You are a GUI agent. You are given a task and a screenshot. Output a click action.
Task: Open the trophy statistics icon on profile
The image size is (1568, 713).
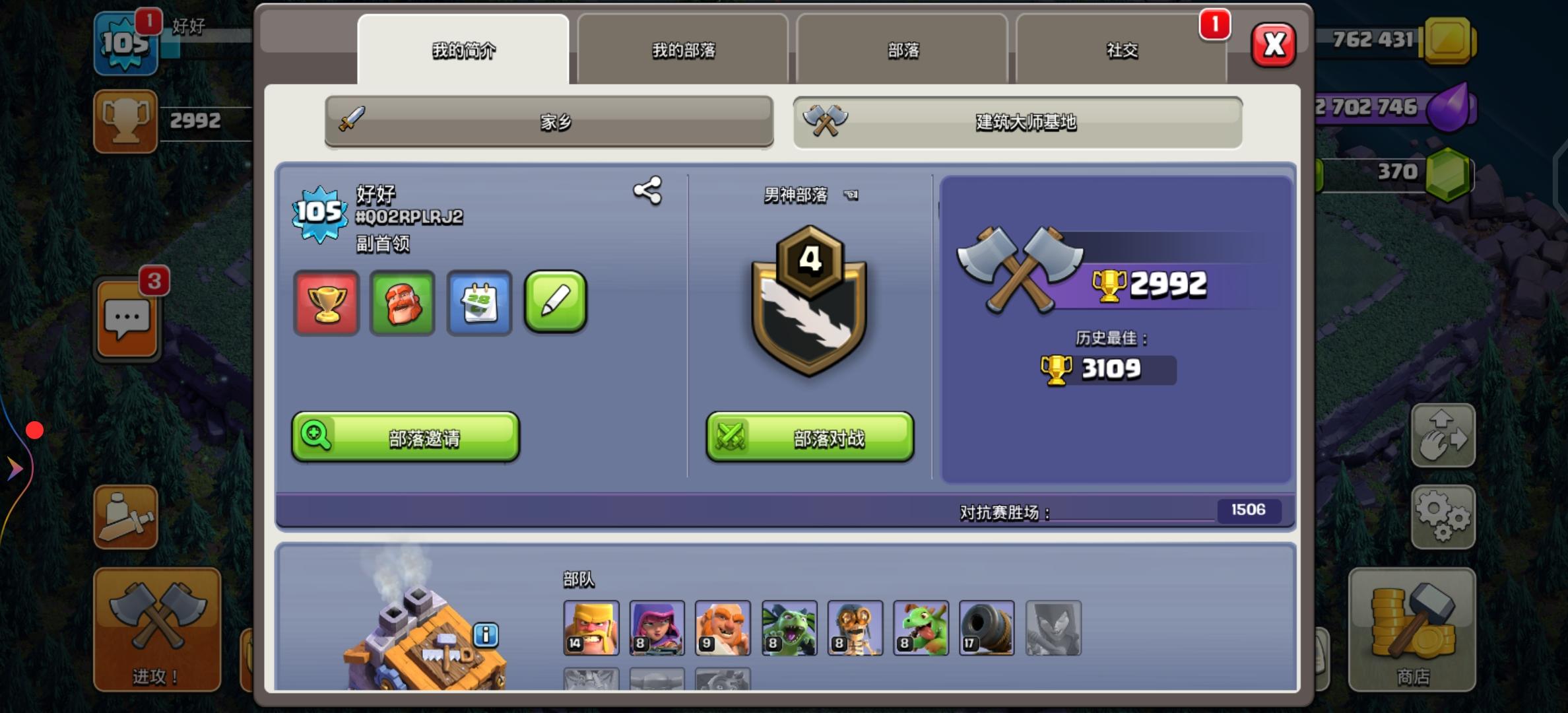[x=326, y=303]
